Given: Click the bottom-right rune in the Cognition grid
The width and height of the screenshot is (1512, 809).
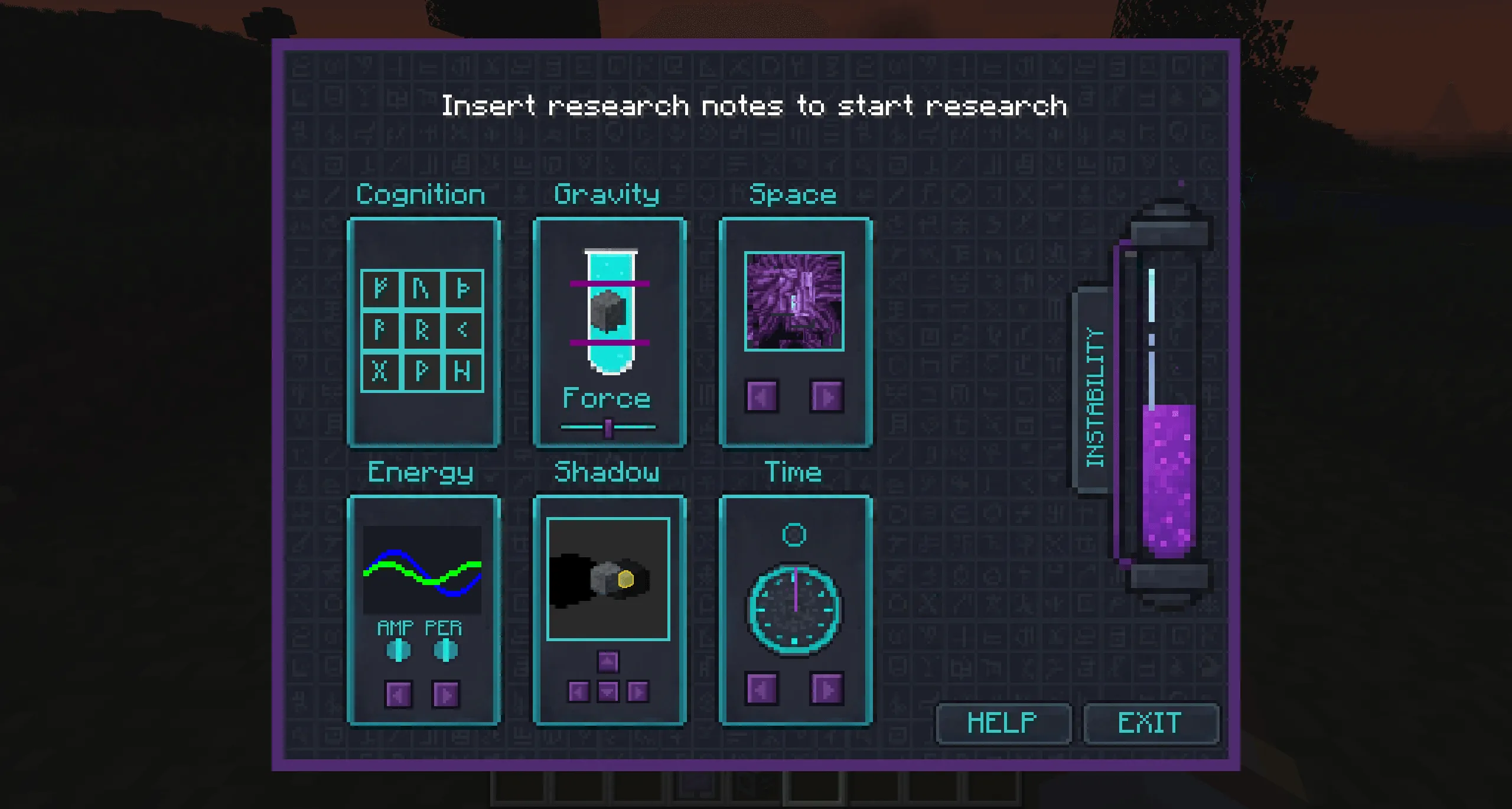Looking at the screenshot, I should pos(464,372).
